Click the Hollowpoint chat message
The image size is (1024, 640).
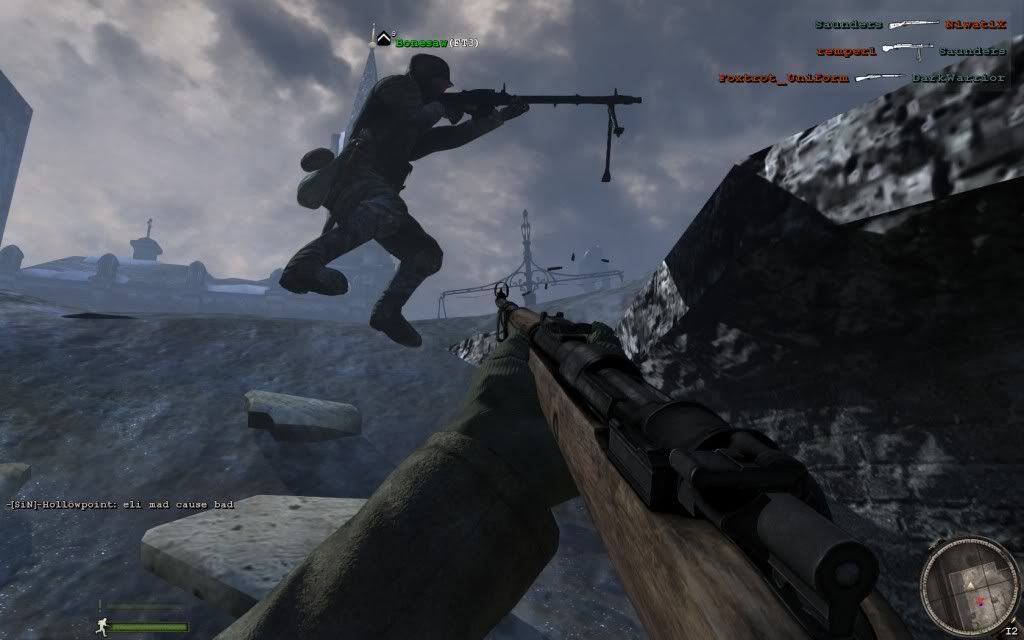point(120,505)
